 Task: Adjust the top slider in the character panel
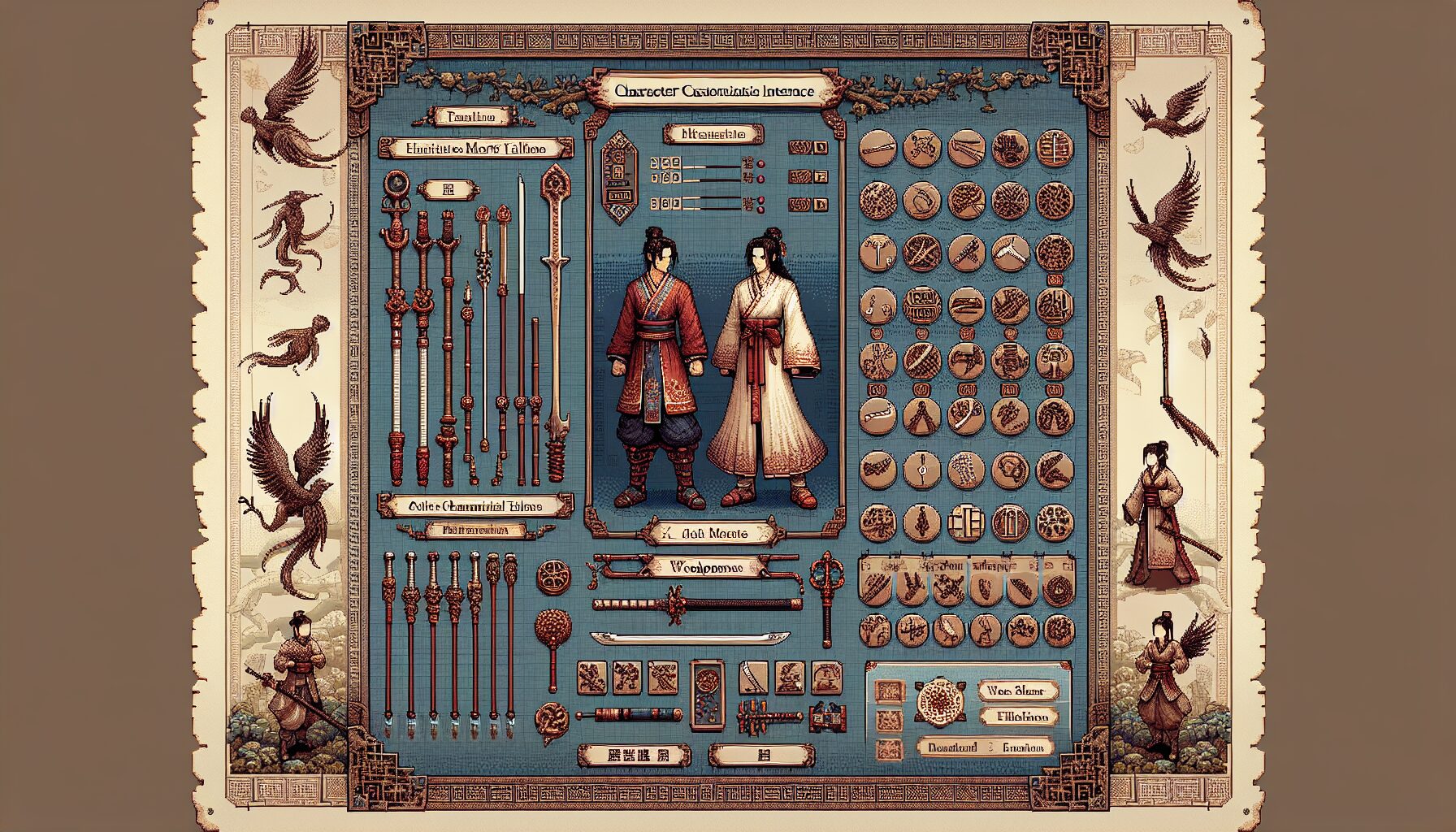pos(711,165)
